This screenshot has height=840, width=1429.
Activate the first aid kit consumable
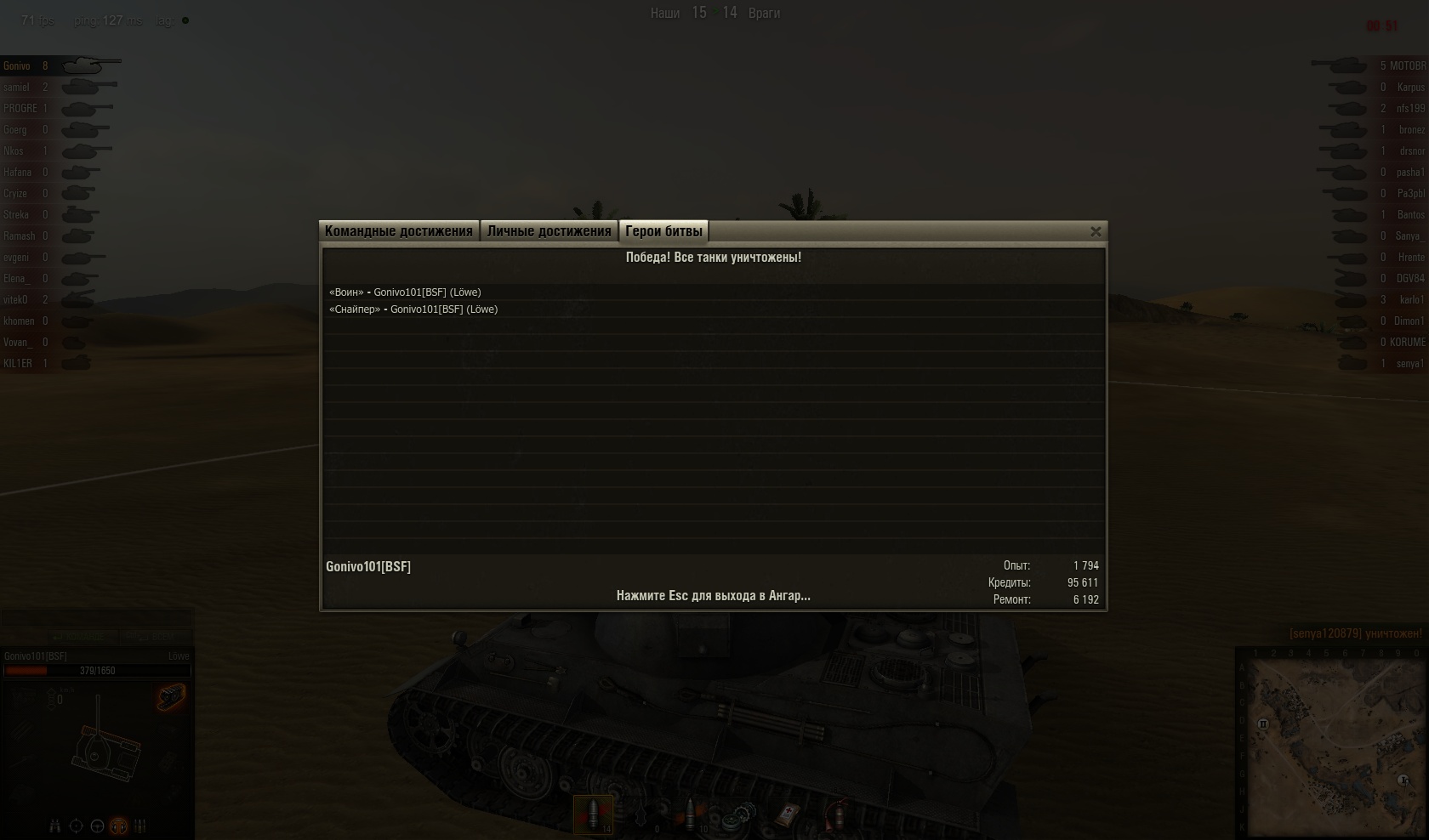coord(789,814)
